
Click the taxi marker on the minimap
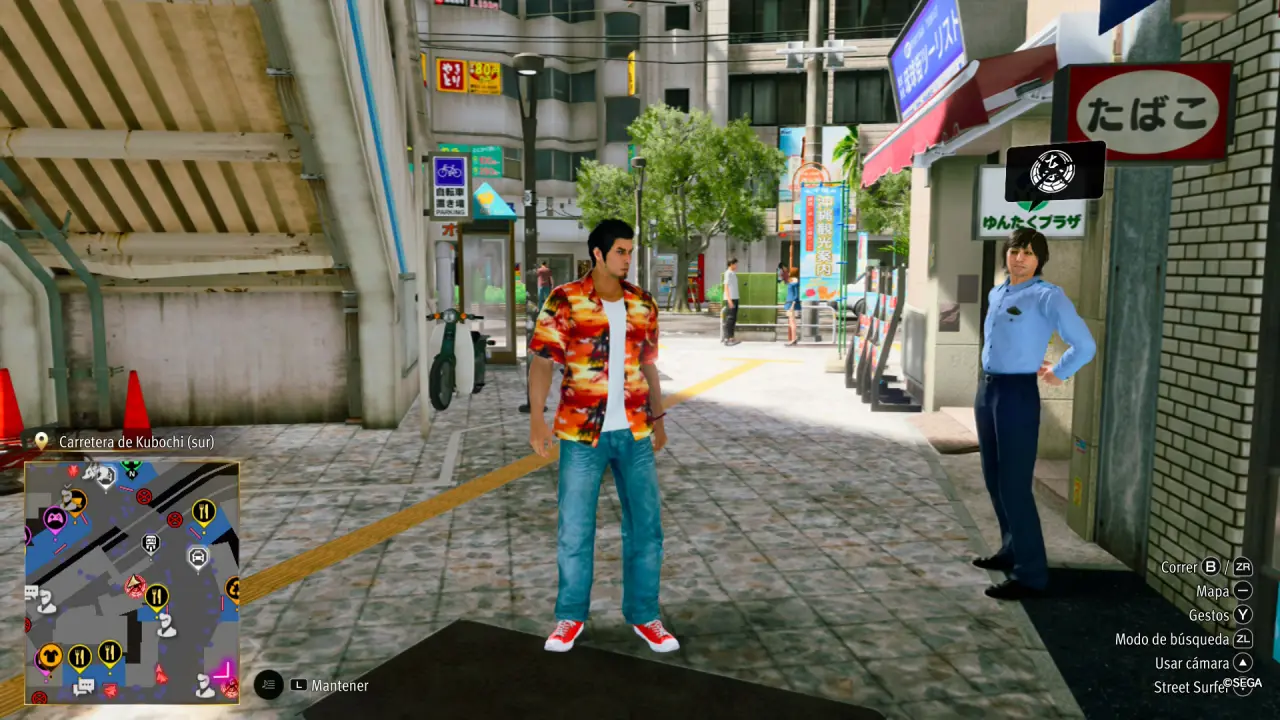click(198, 555)
